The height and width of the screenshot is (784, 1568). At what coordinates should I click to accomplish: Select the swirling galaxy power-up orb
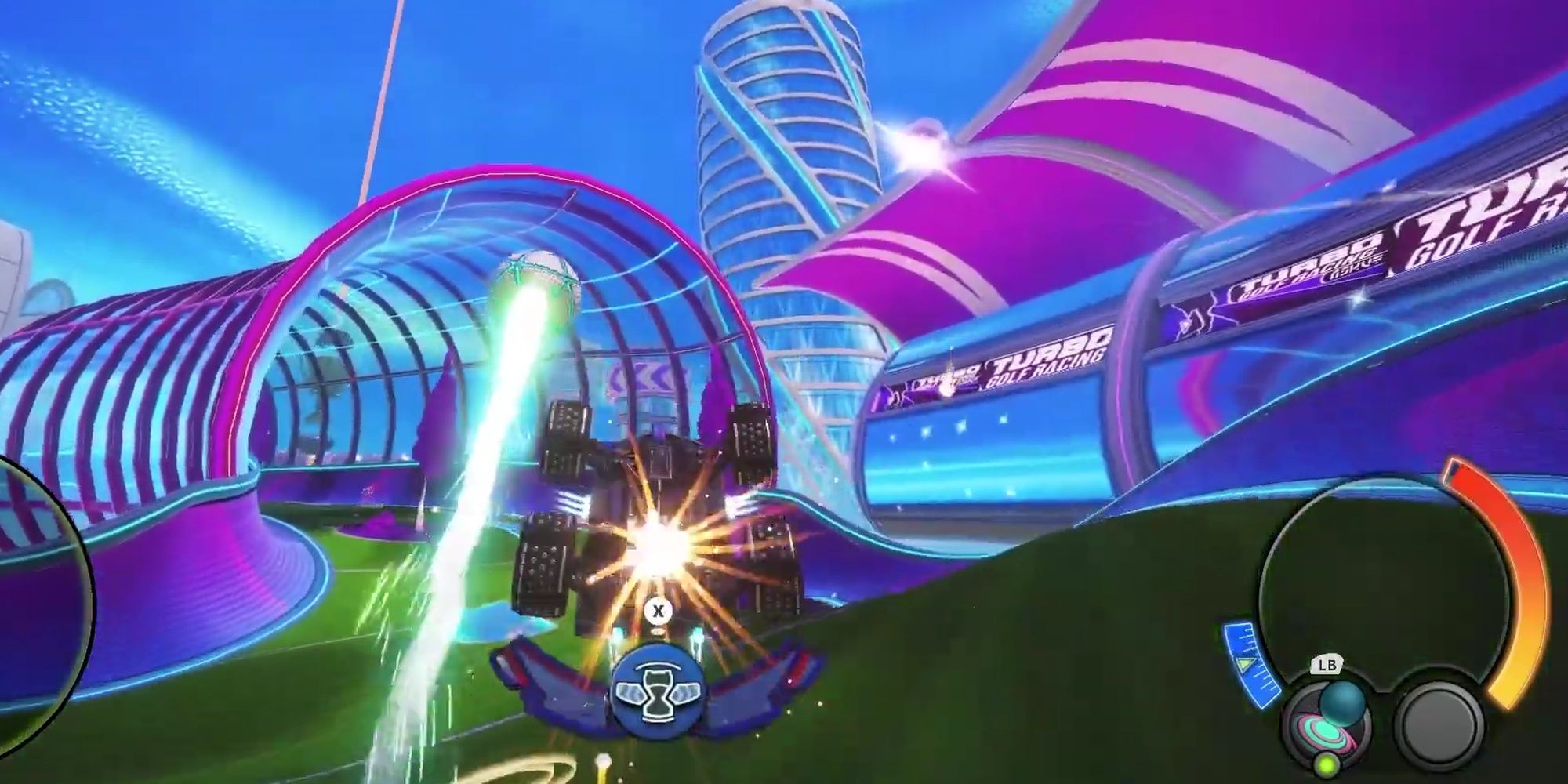tap(1318, 732)
